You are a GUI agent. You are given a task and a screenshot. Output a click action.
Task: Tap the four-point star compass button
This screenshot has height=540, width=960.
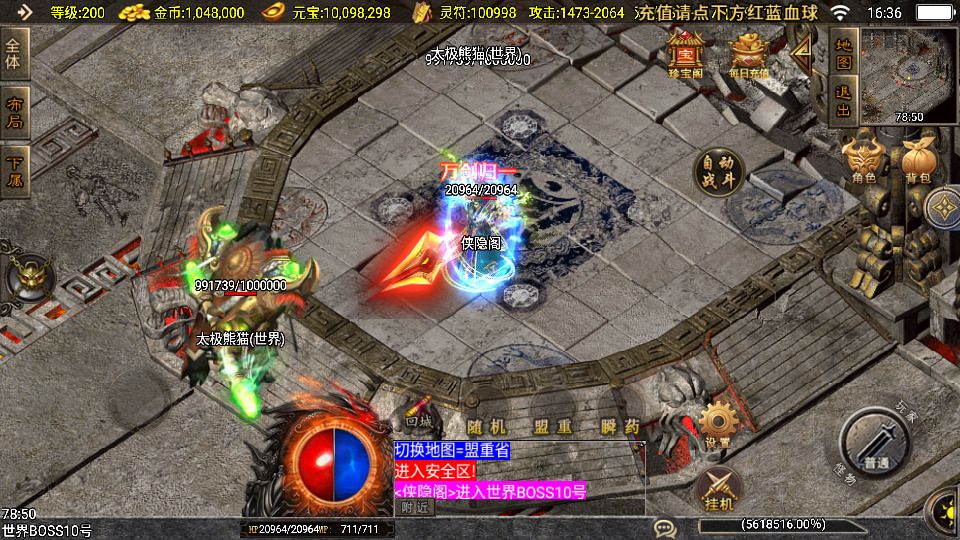coord(942,210)
